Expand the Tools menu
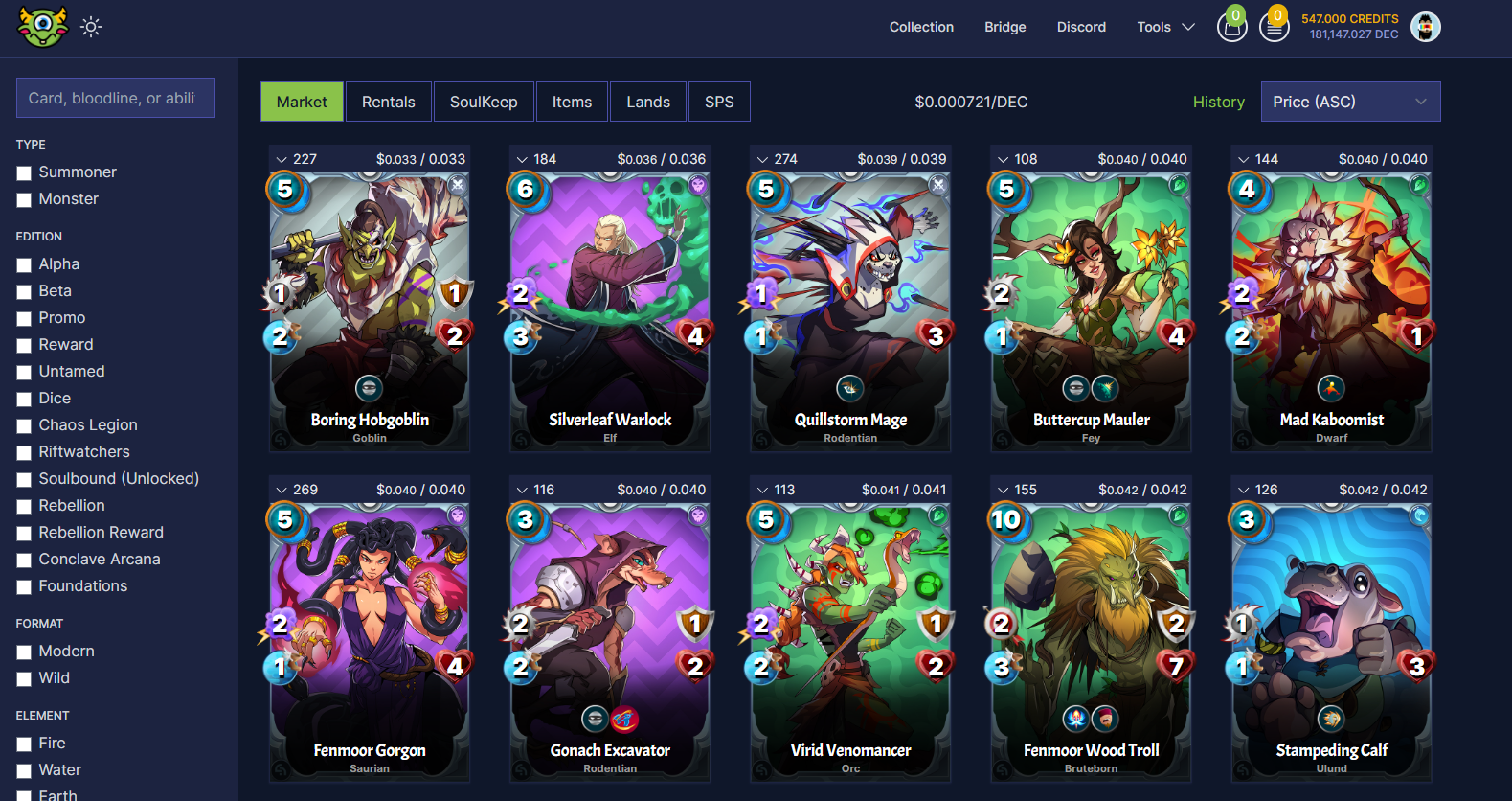The height and width of the screenshot is (801, 1512). tap(1165, 27)
